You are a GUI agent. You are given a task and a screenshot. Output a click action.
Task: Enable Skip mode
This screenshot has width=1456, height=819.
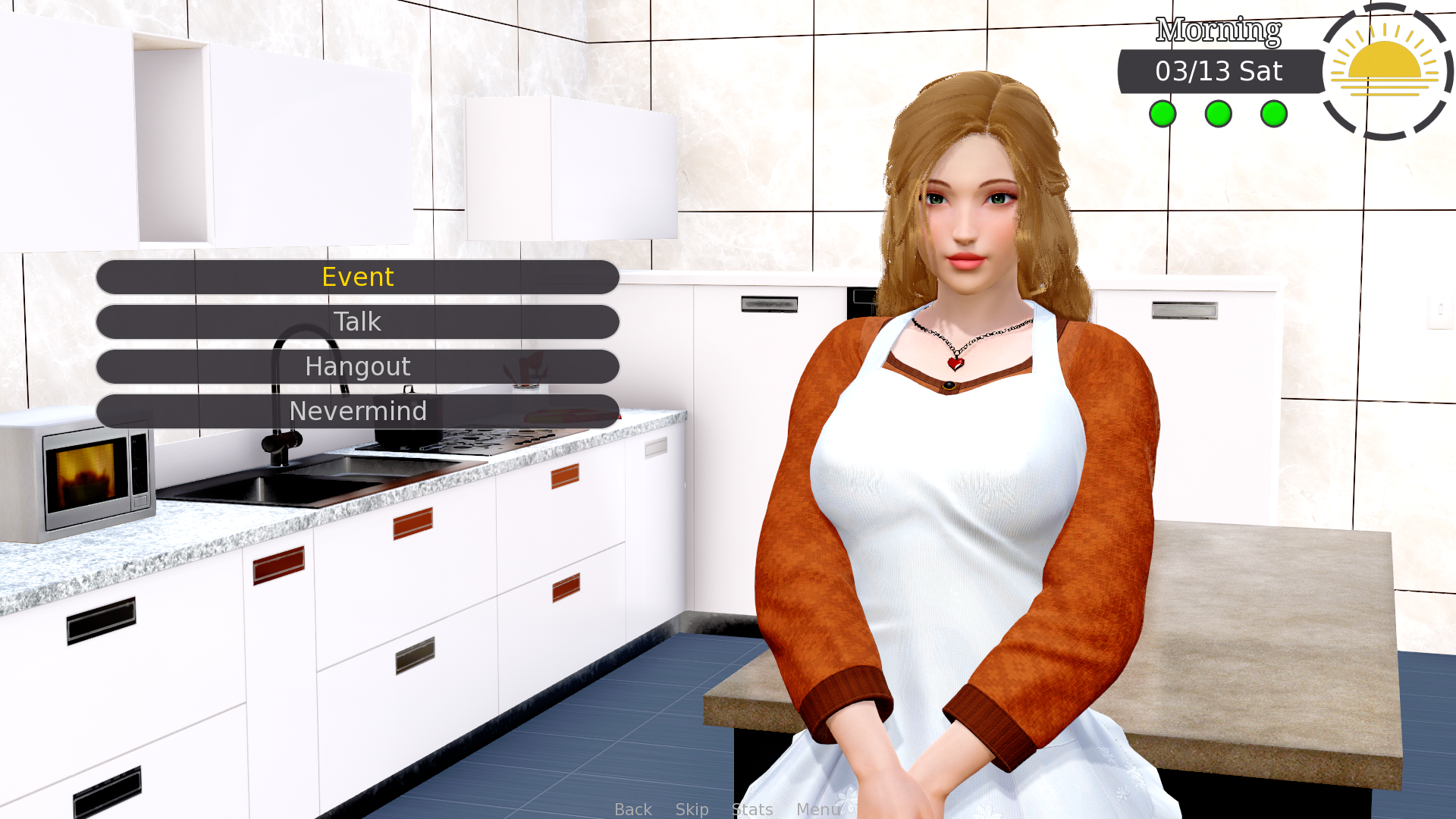[x=692, y=809]
